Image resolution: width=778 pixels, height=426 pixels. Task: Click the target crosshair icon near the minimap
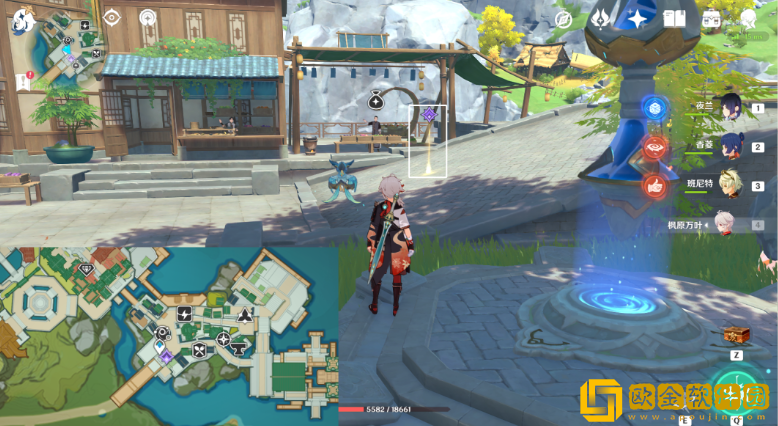click(111, 17)
